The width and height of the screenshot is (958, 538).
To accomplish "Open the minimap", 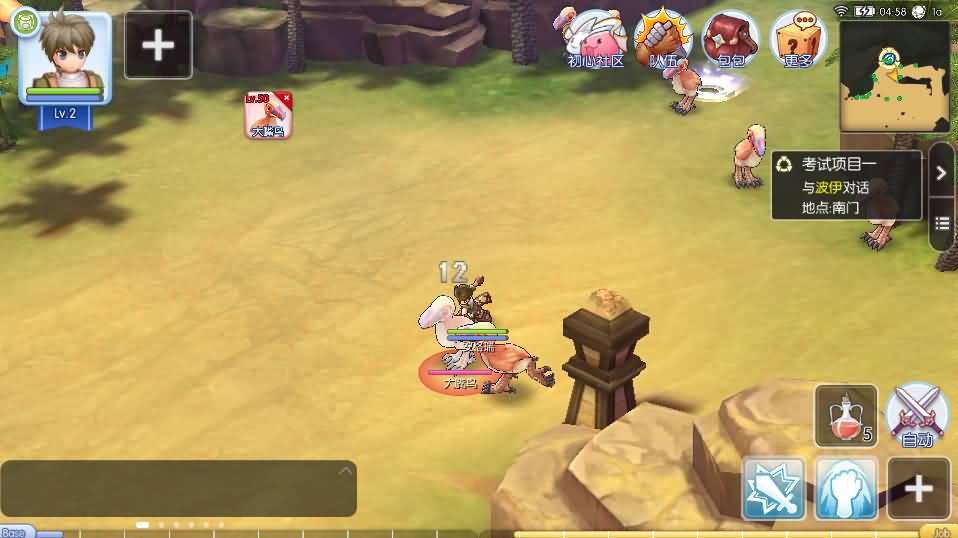I will pyautogui.click(x=894, y=77).
